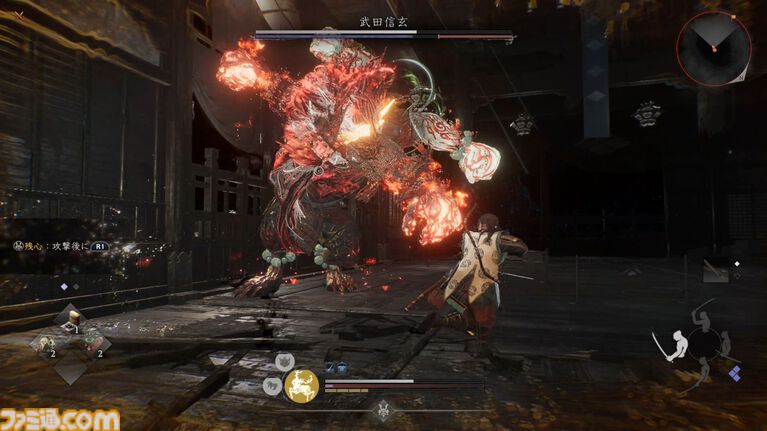The height and width of the screenshot is (431, 767).
Task: Open the Famitsu.com watermark link
Action: click(59, 418)
